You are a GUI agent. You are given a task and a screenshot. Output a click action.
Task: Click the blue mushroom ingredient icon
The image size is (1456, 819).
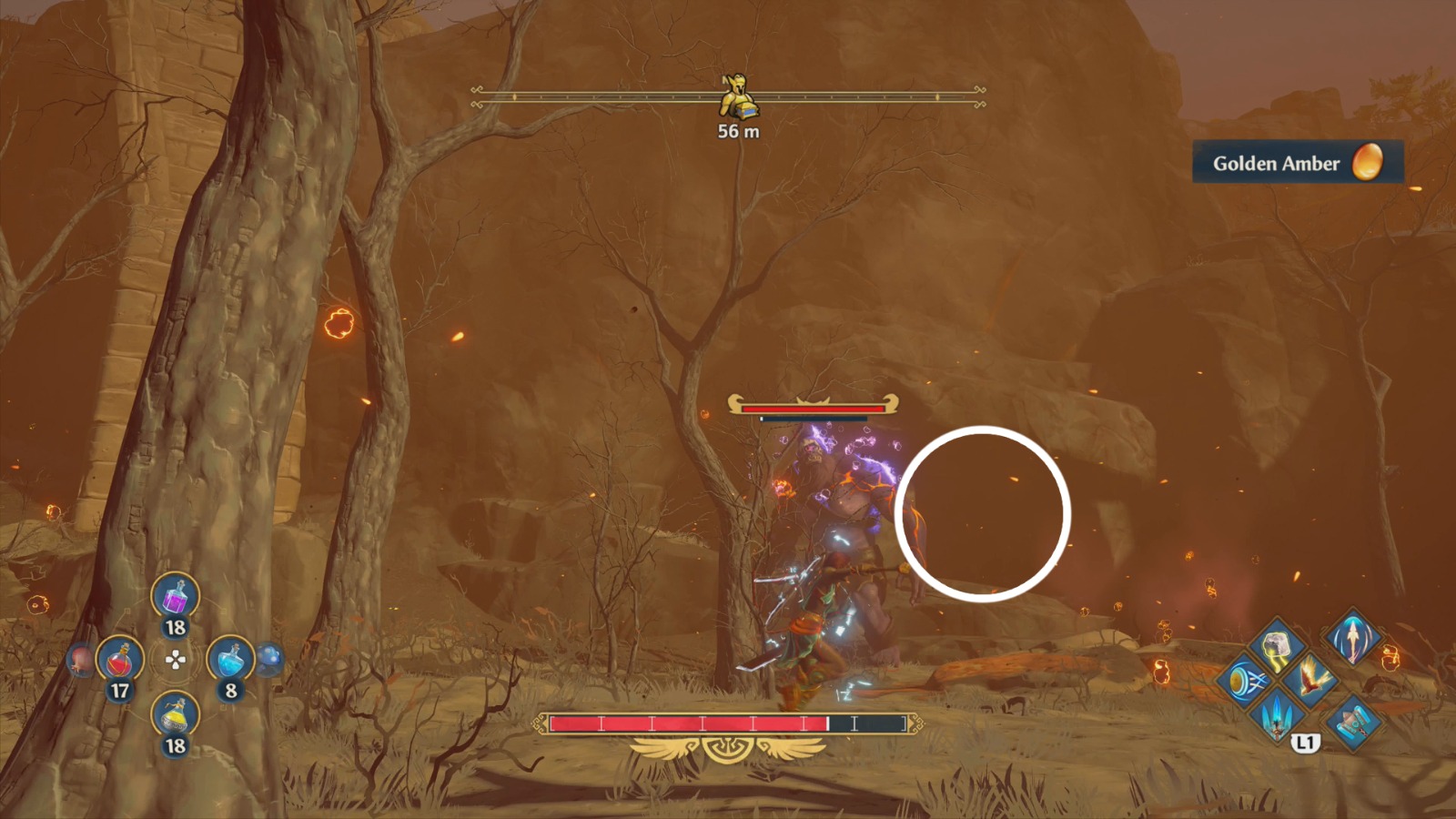(x=270, y=661)
